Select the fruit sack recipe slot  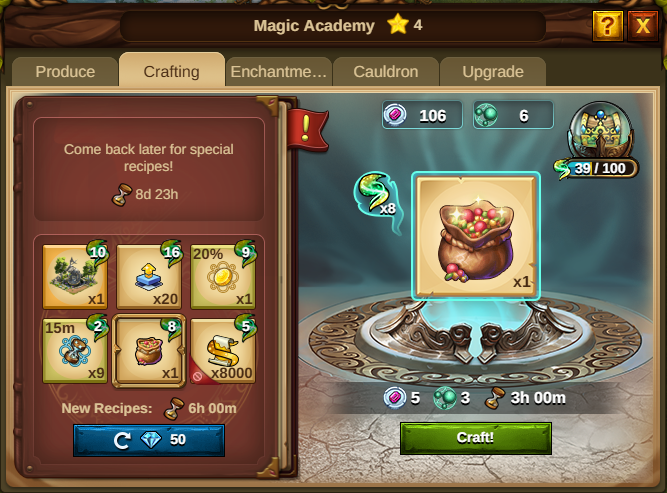pyautogui.click(x=149, y=350)
